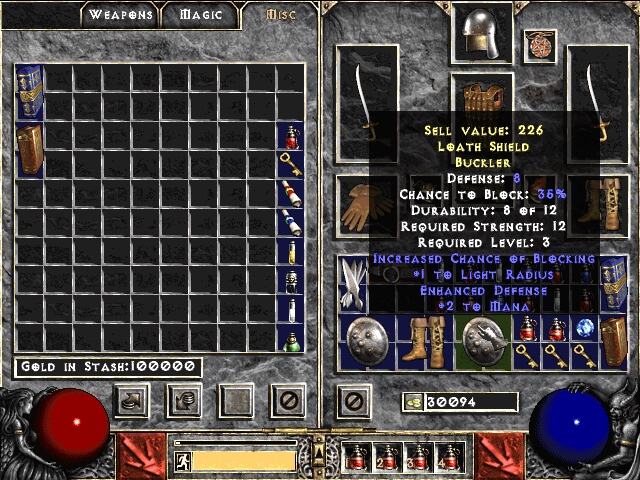Toggle the run/walk button
Screen dimensions: 640x480
pos(183,461)
